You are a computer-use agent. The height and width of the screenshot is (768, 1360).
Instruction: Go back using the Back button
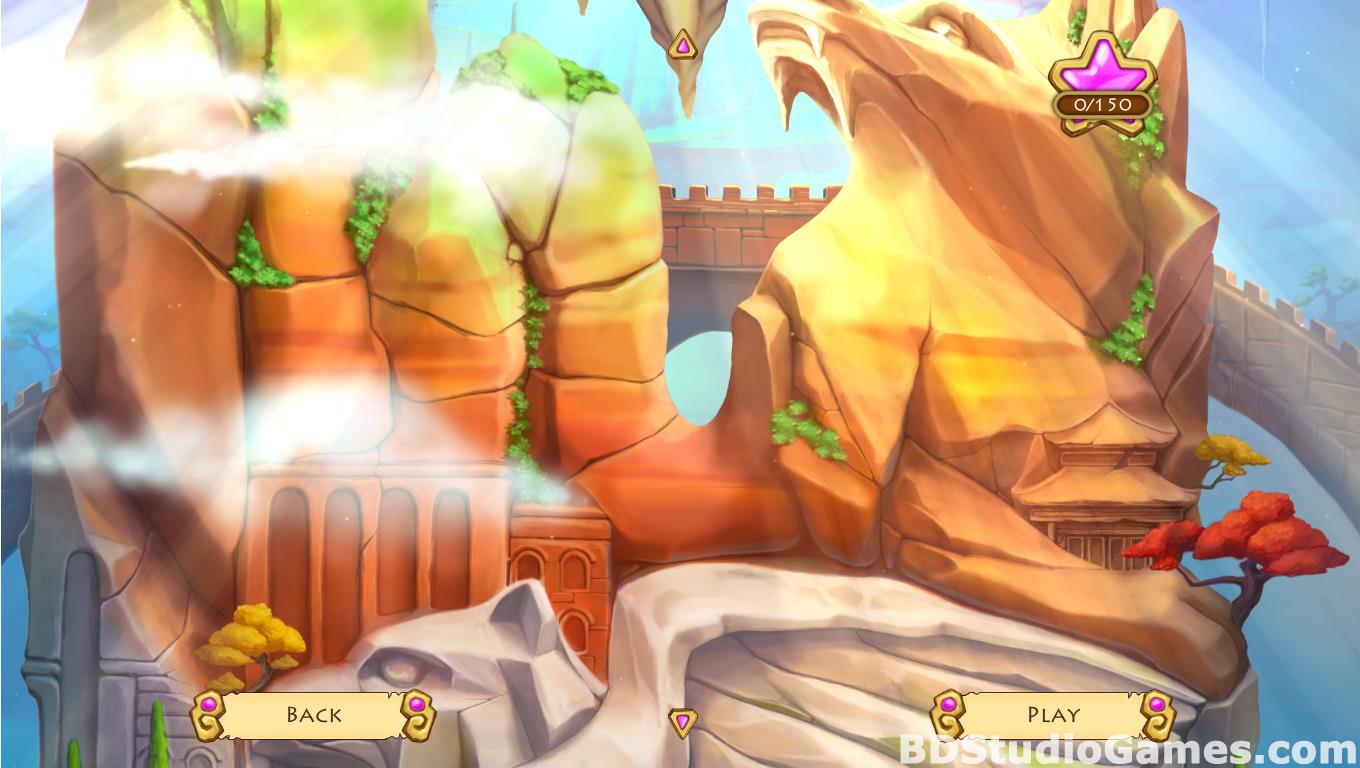313,714
